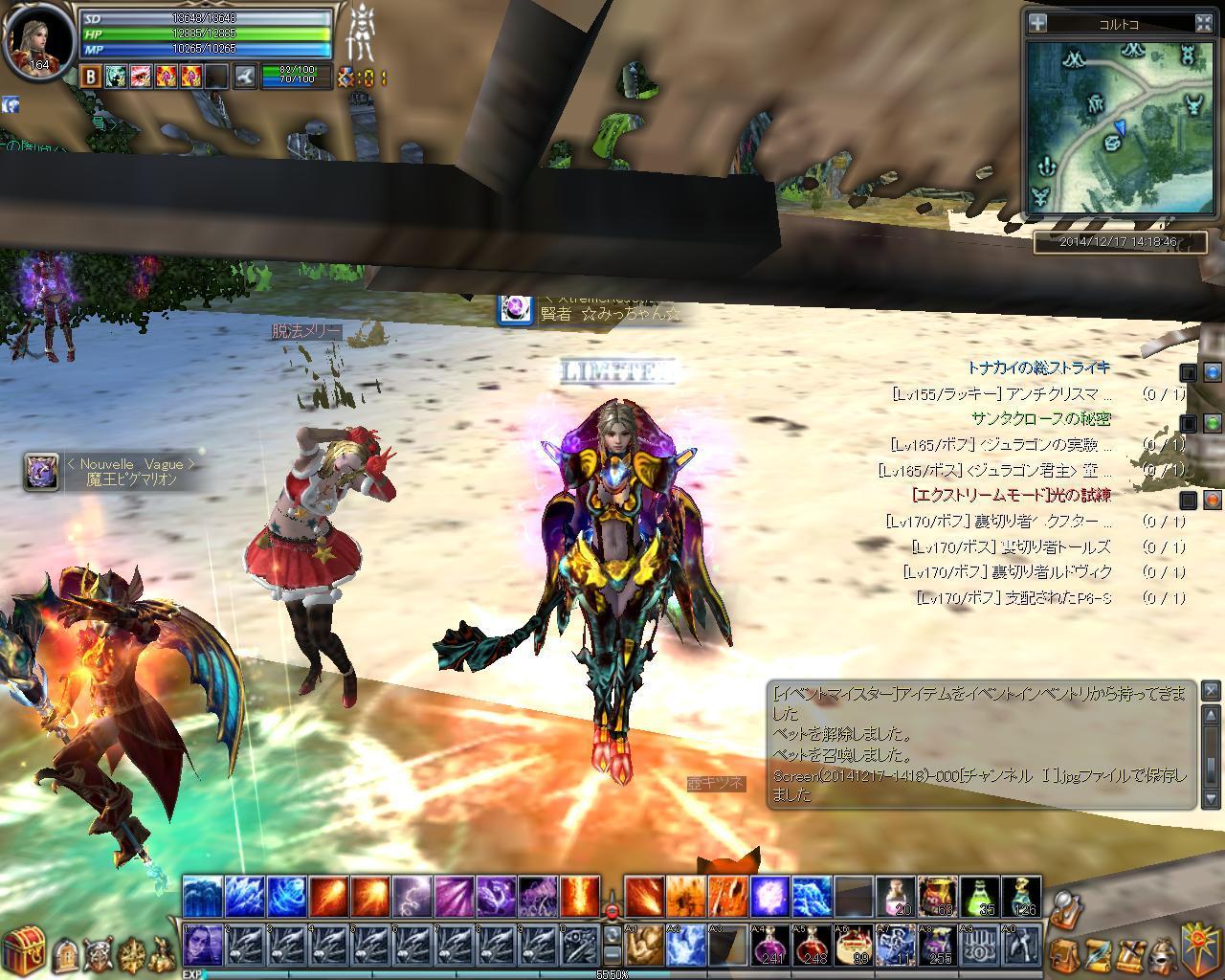The height and width of the screenshot is (980, 1225).
Task: Toggle the サンタクロースの秘密 quest green orb button
Action: 1213,422
